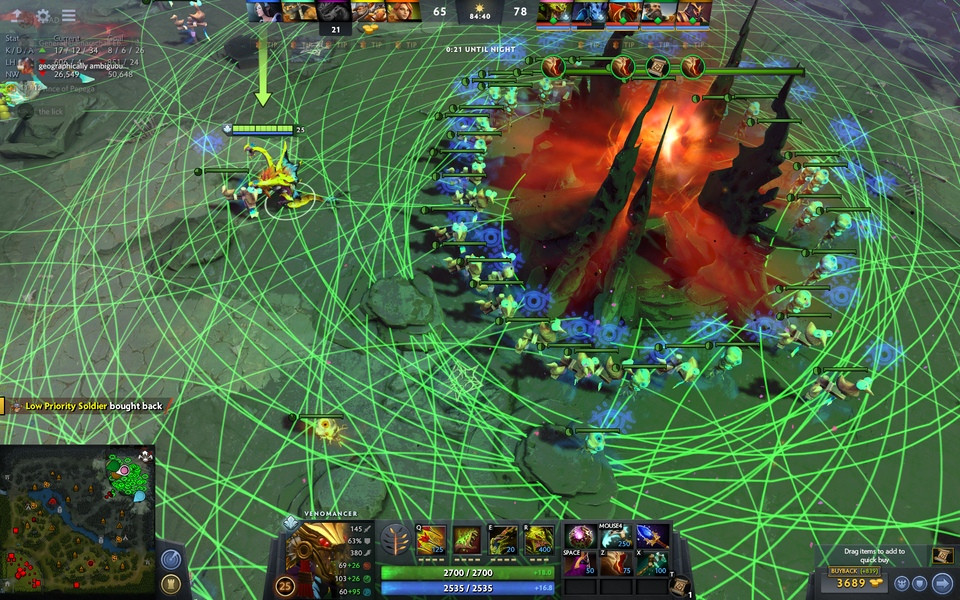The height and width of the screenshot is (600, 960).
Task: Open the hamburger menu icon
Action: 68,16
